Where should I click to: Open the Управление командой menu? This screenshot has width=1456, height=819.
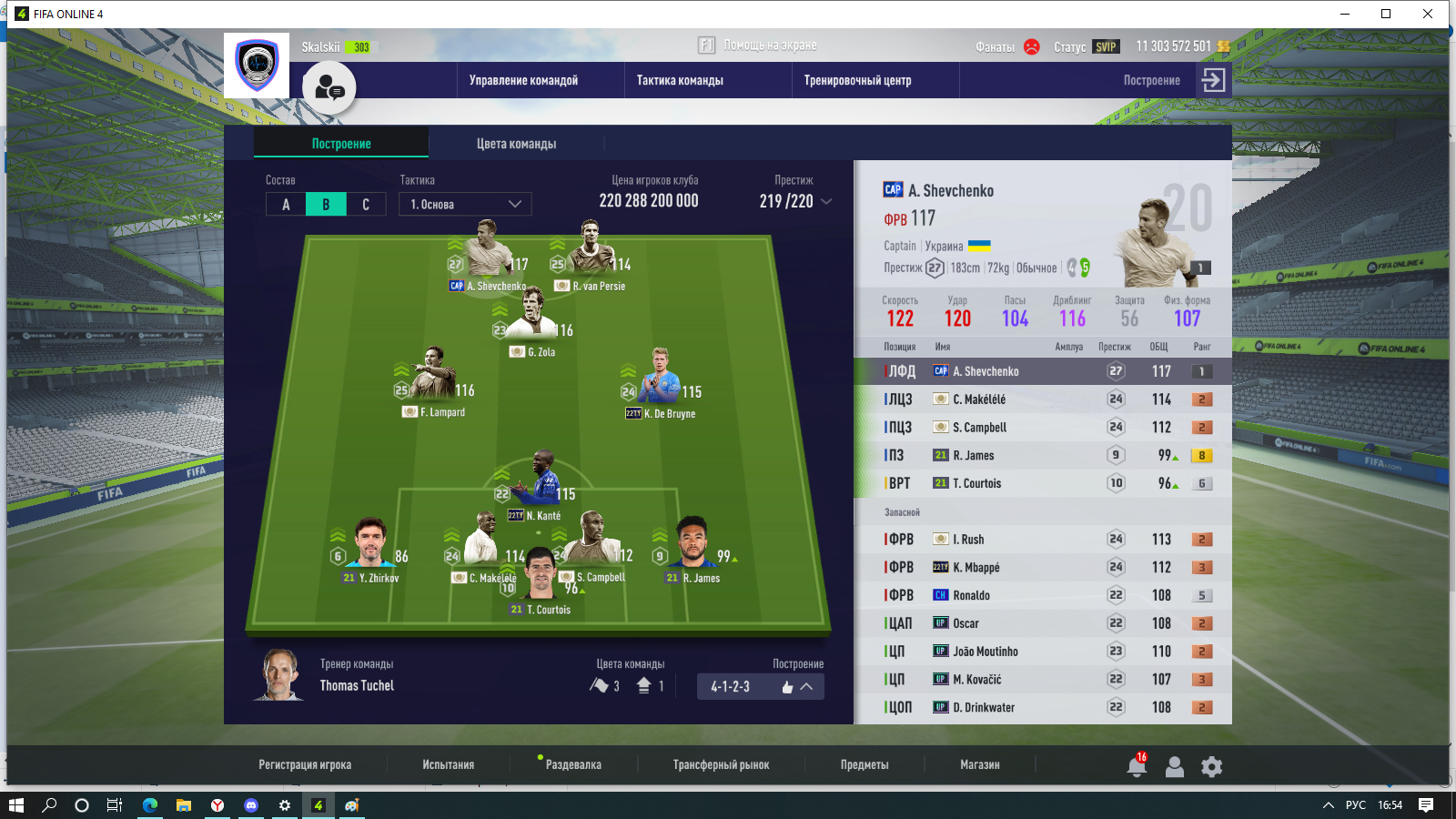click(x=523, y=80)
